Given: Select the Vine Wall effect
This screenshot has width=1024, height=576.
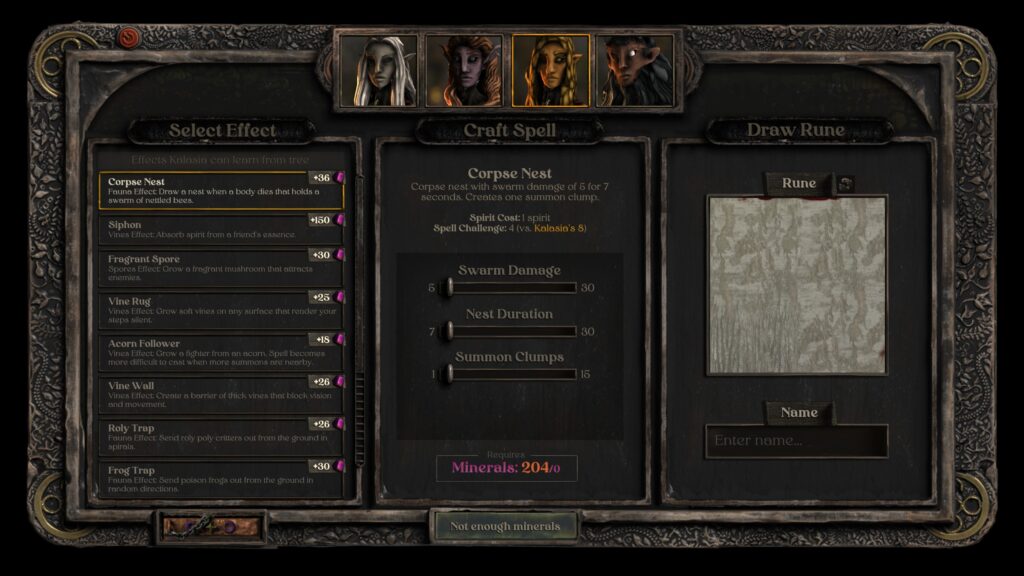Looking at the screenshot, I should coord(220,391).
